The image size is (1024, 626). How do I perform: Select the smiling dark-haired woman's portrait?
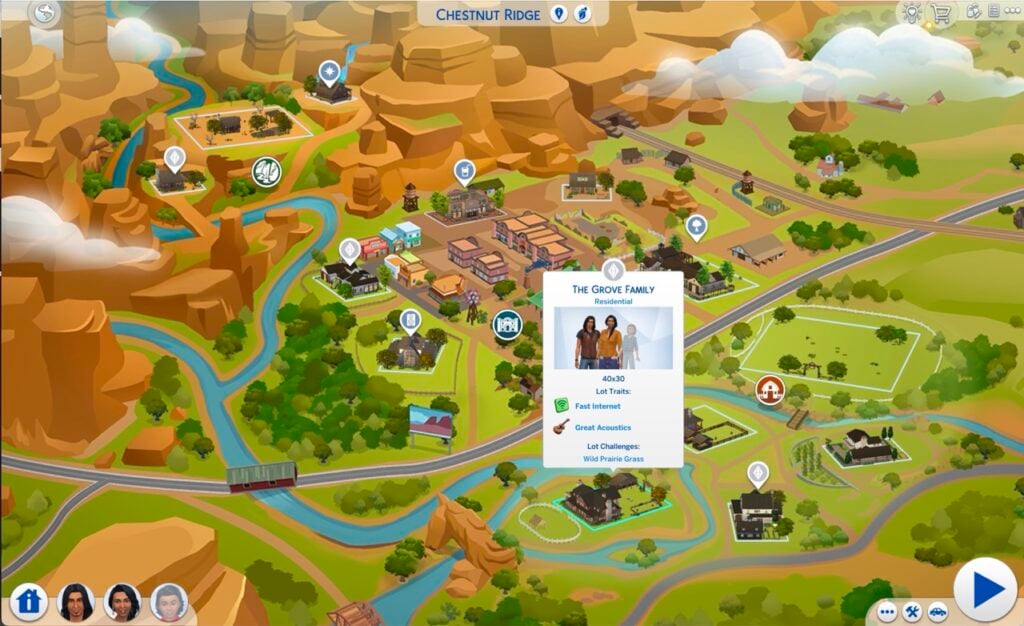pos(122,601)
